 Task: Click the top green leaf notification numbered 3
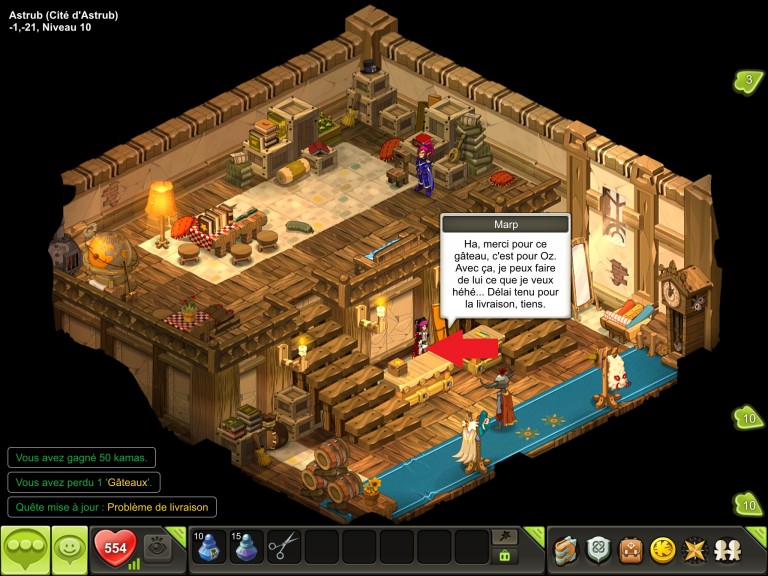point(747,81)
